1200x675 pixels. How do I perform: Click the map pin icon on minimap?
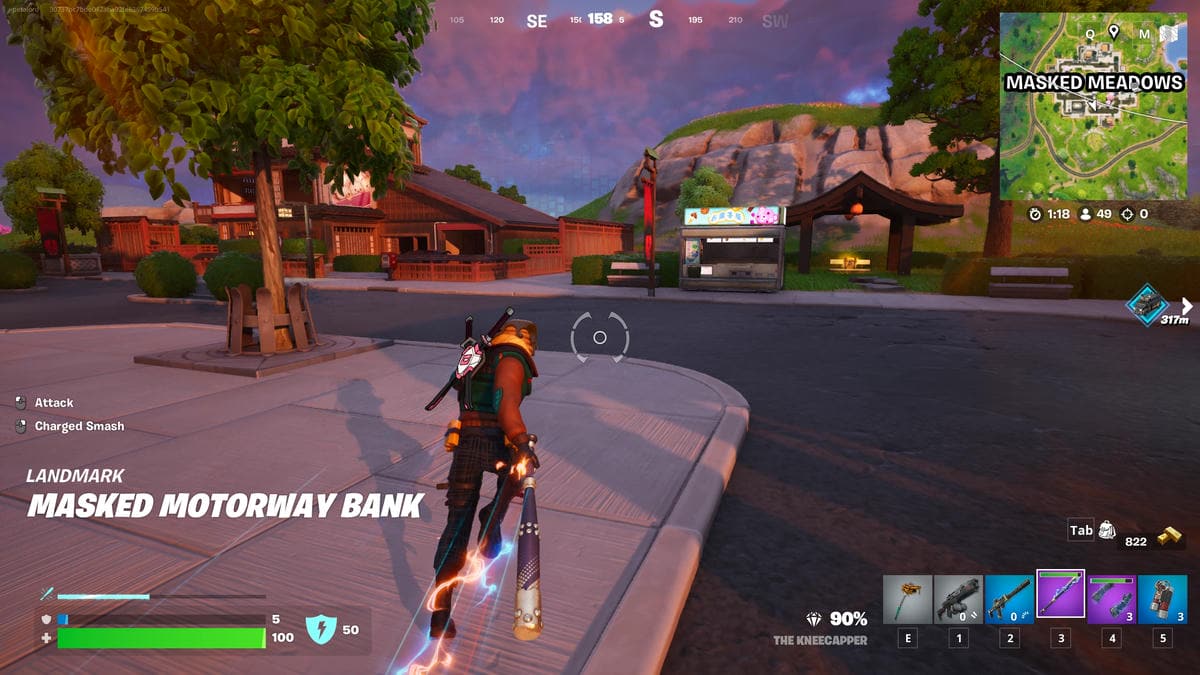pos(1113,32)
